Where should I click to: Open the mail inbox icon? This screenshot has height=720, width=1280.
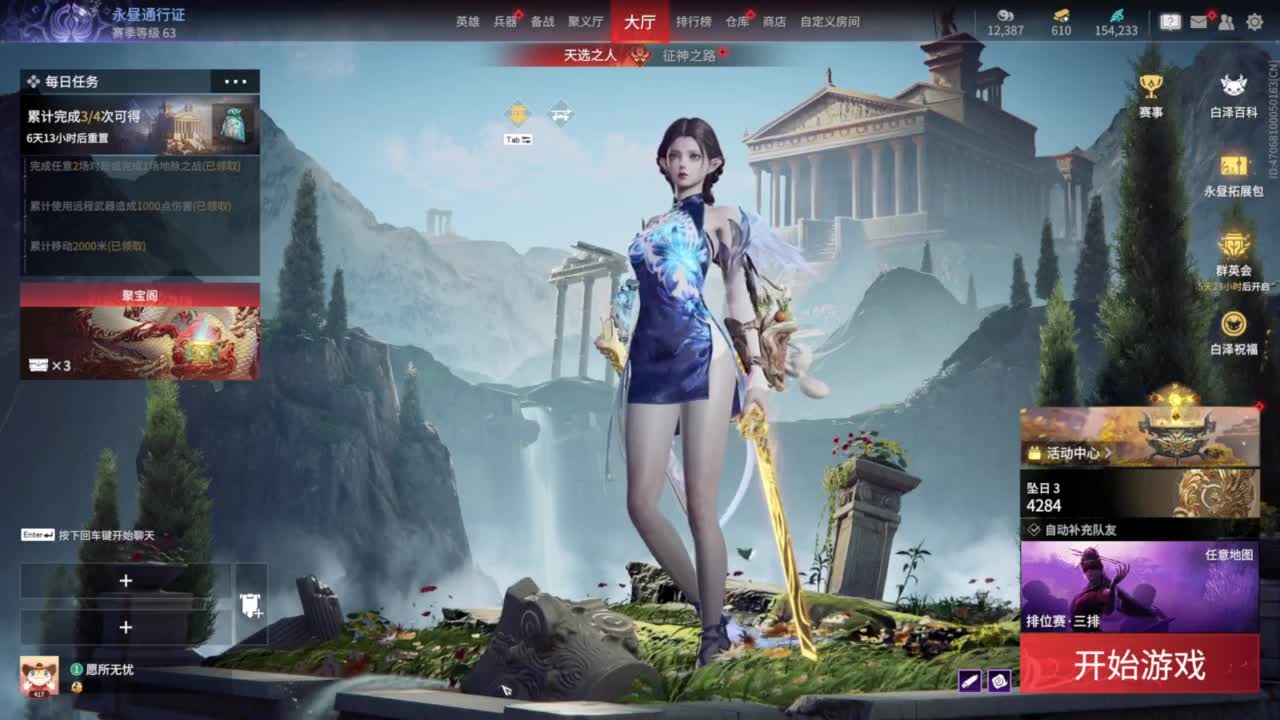1199,22
